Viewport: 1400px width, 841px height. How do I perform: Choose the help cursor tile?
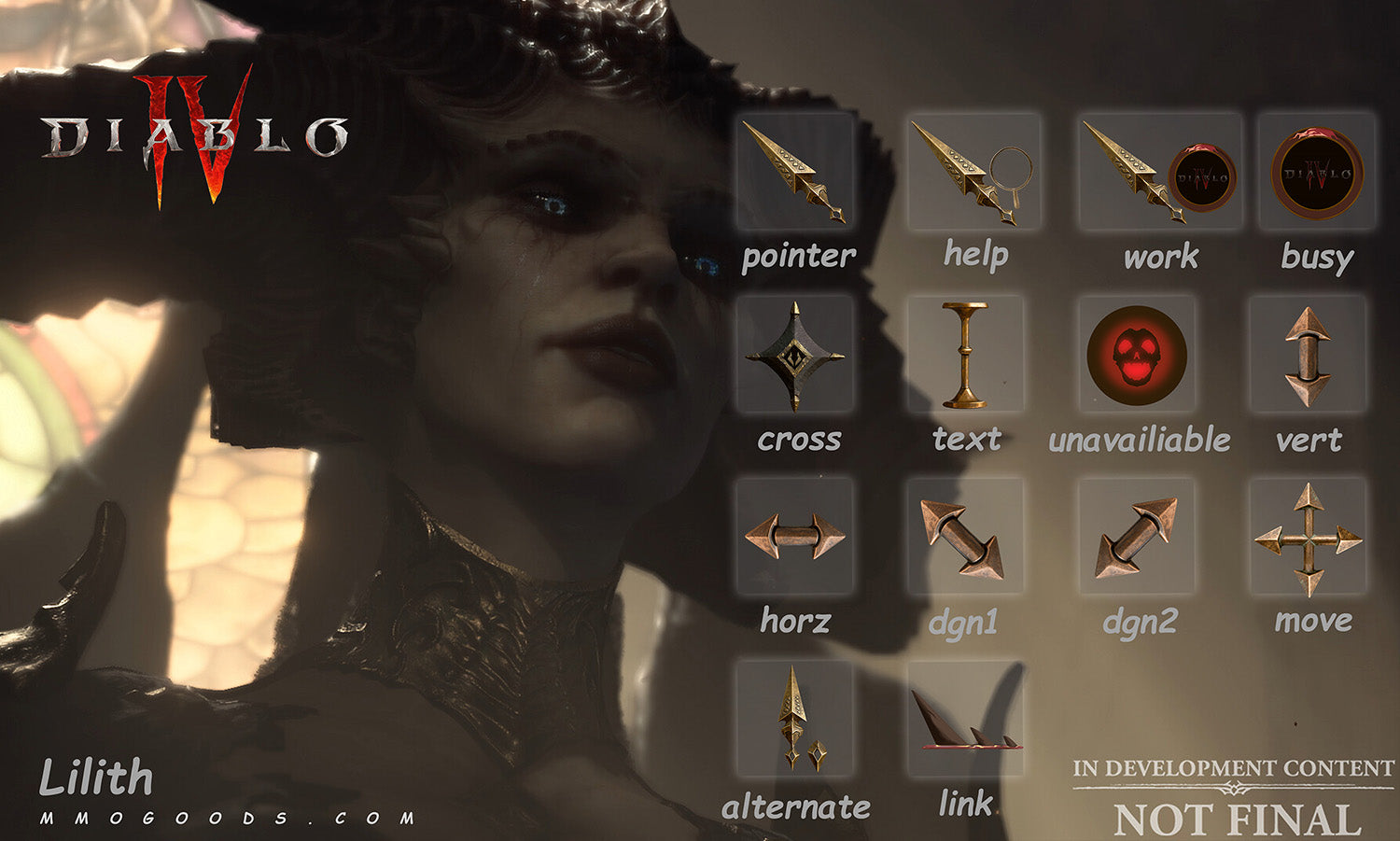click(x=973, y=172)
